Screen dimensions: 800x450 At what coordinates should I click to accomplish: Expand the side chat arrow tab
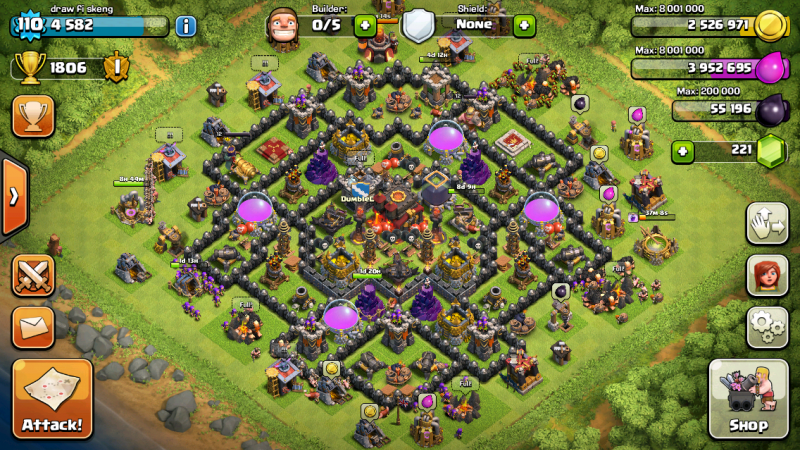pyautogui.click(x=12, y=196)
